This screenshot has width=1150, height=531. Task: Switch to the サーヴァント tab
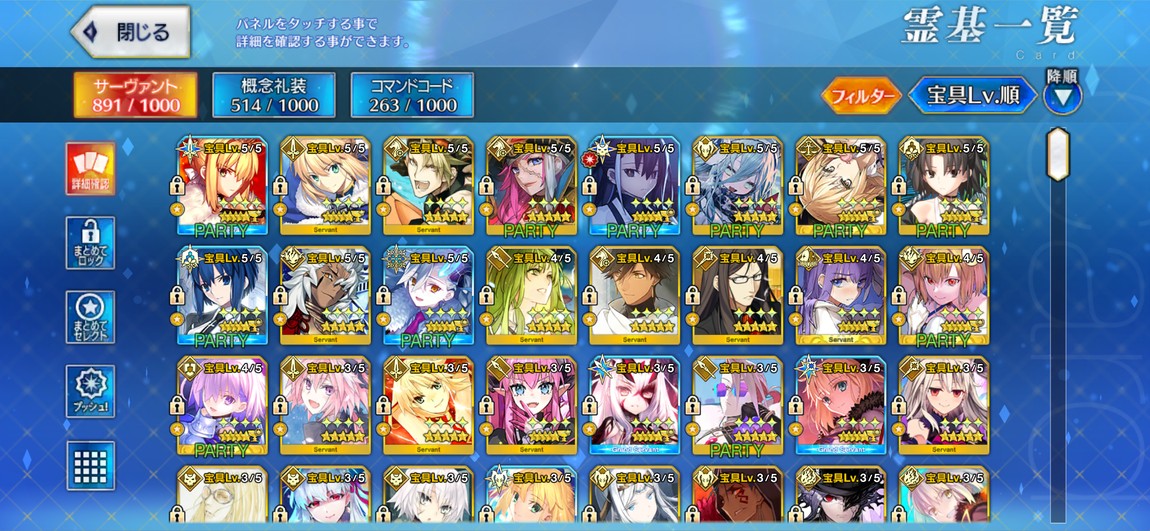[x=134, y=95]
